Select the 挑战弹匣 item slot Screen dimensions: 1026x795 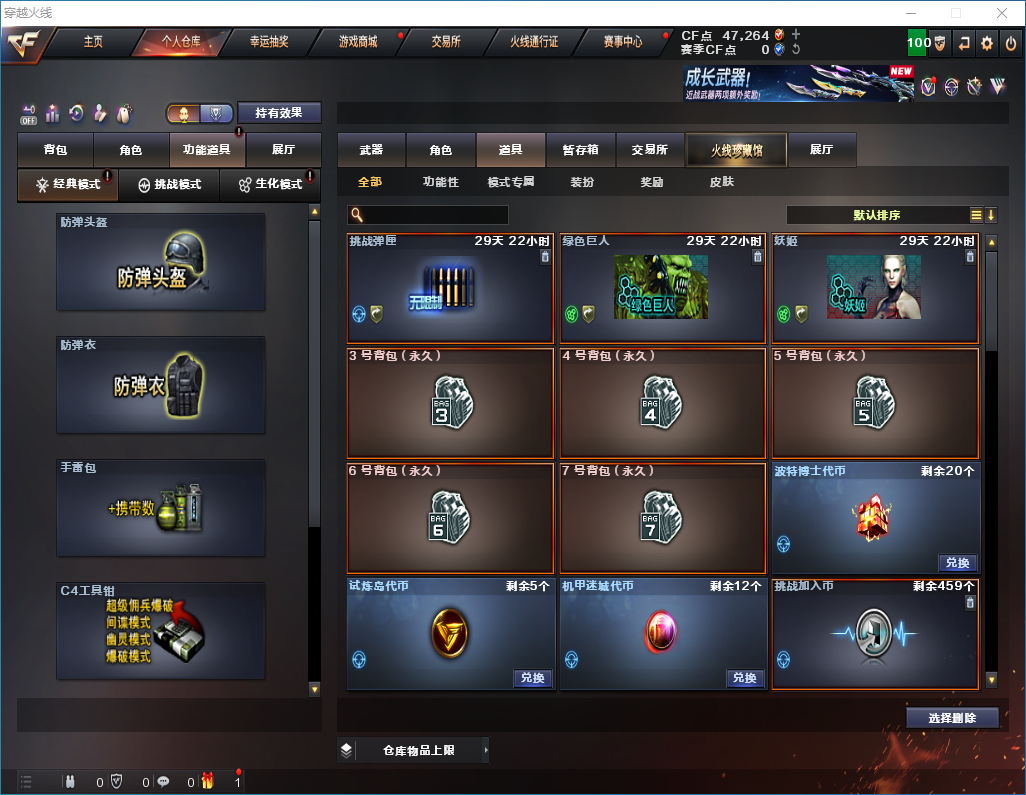(450, 289)
